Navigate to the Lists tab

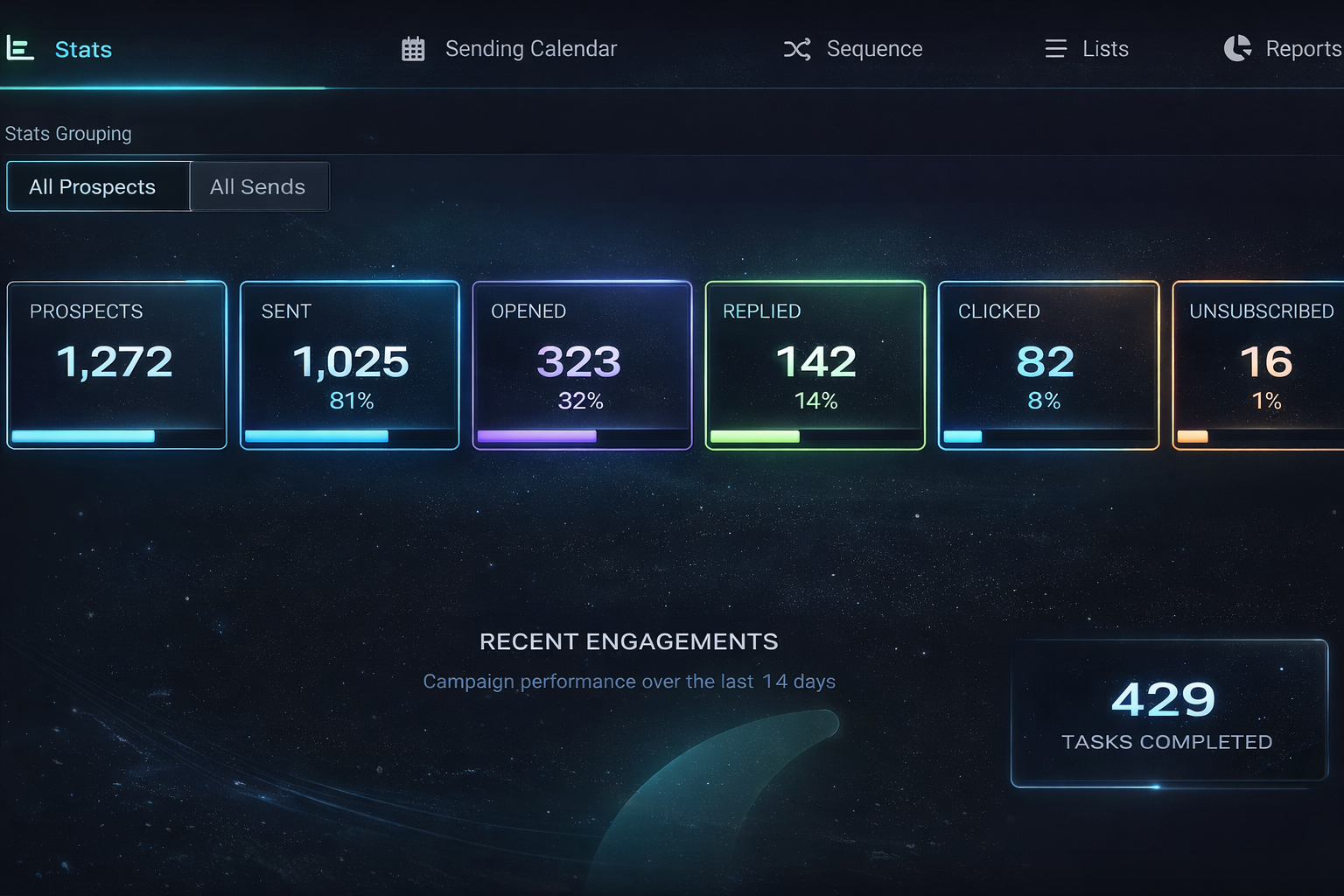pyautogui.click(x=1104, y=49)
